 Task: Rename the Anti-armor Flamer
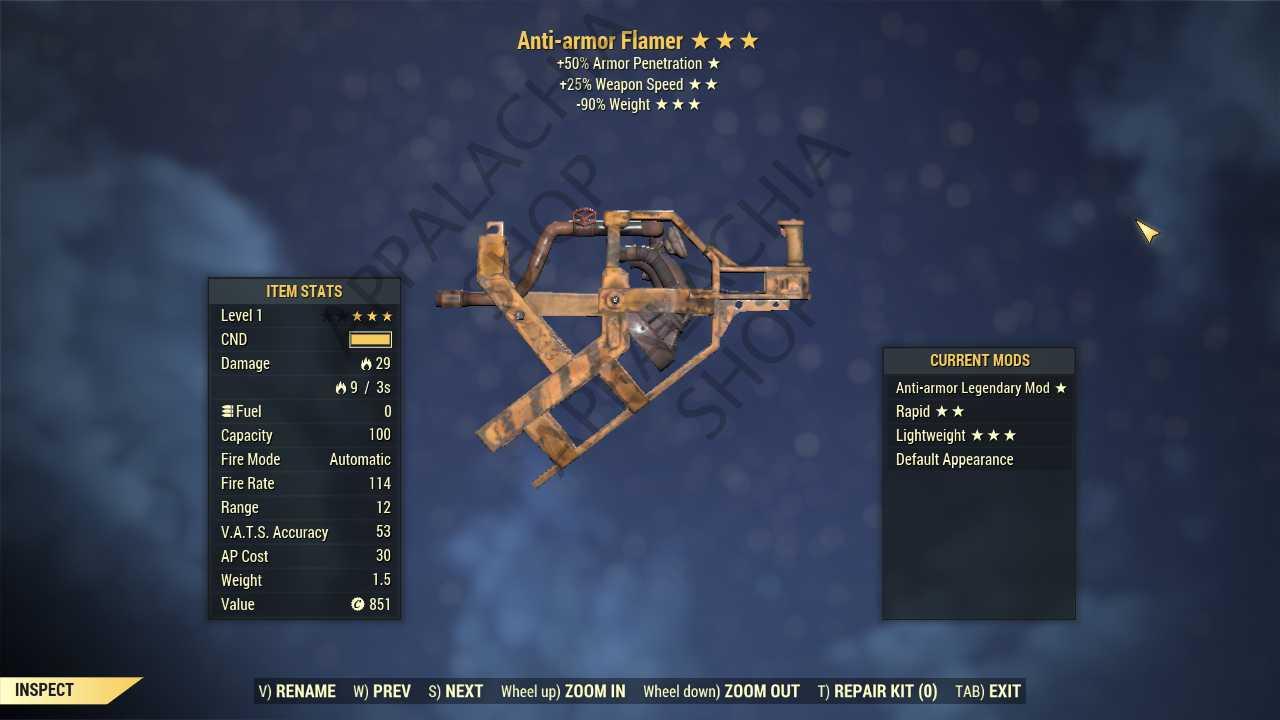[x=297, y=691]
